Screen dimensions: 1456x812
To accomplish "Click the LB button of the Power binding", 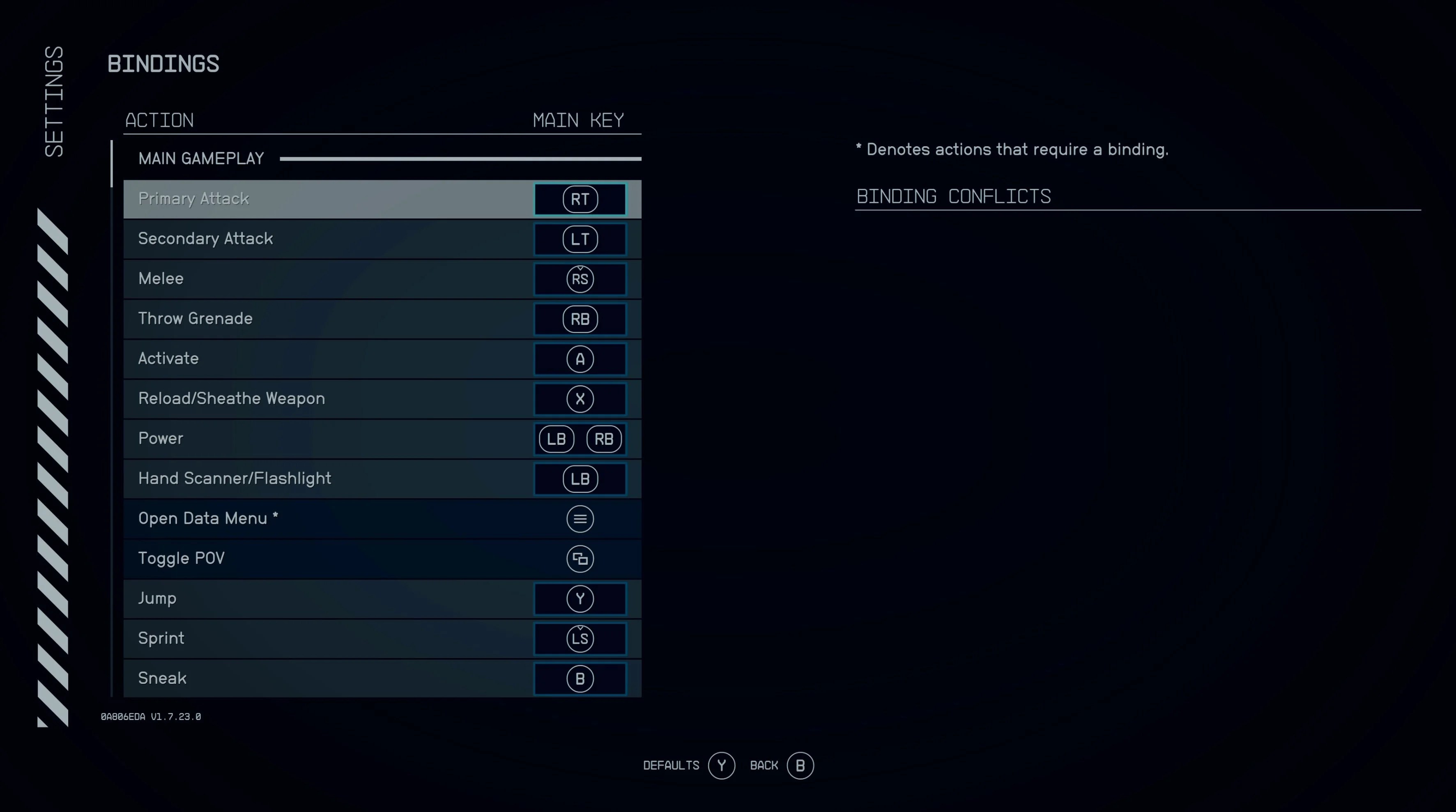I will [556, 439].
